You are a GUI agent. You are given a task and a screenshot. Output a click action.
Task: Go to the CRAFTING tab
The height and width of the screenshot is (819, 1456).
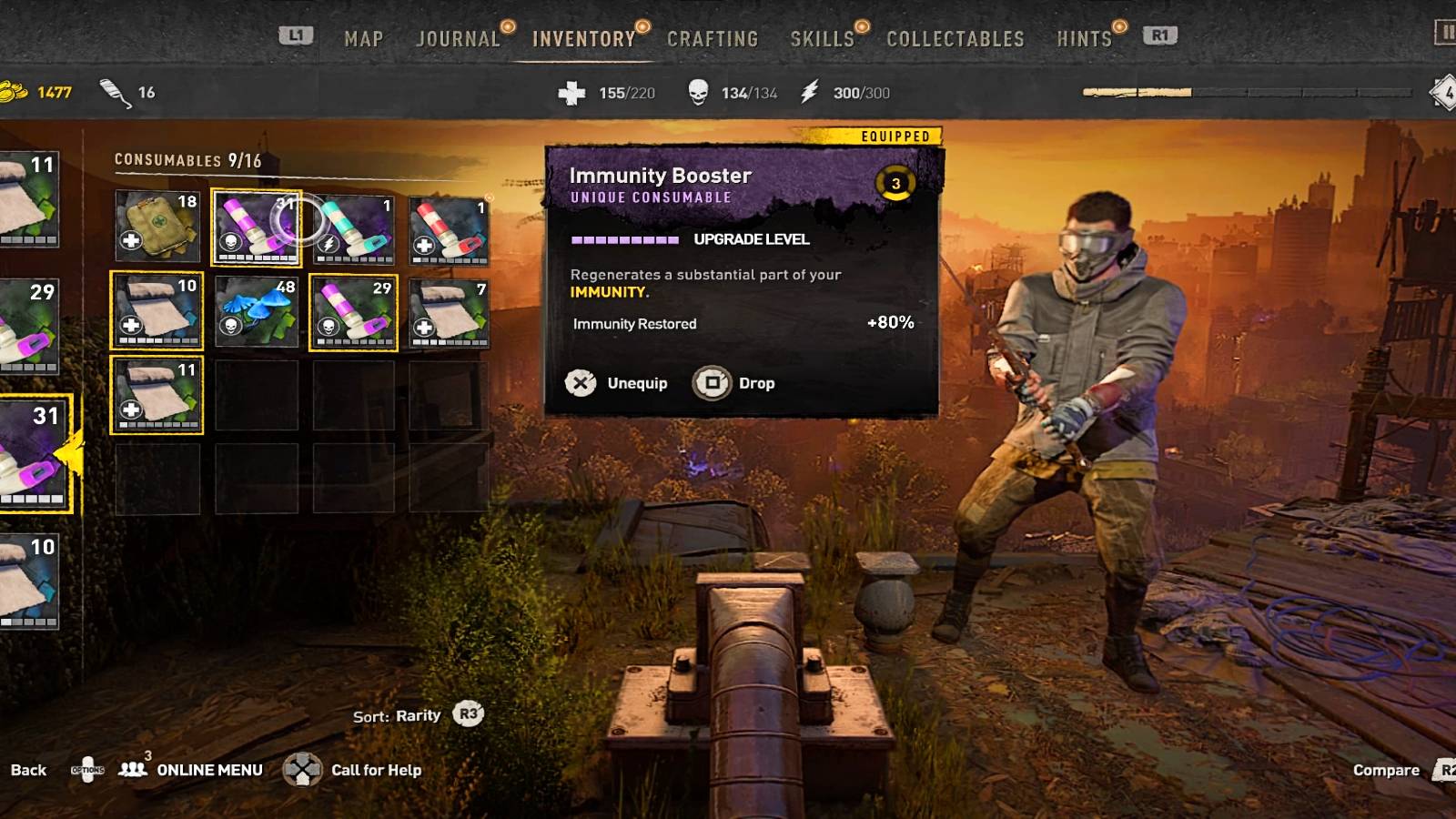[713, 39]
